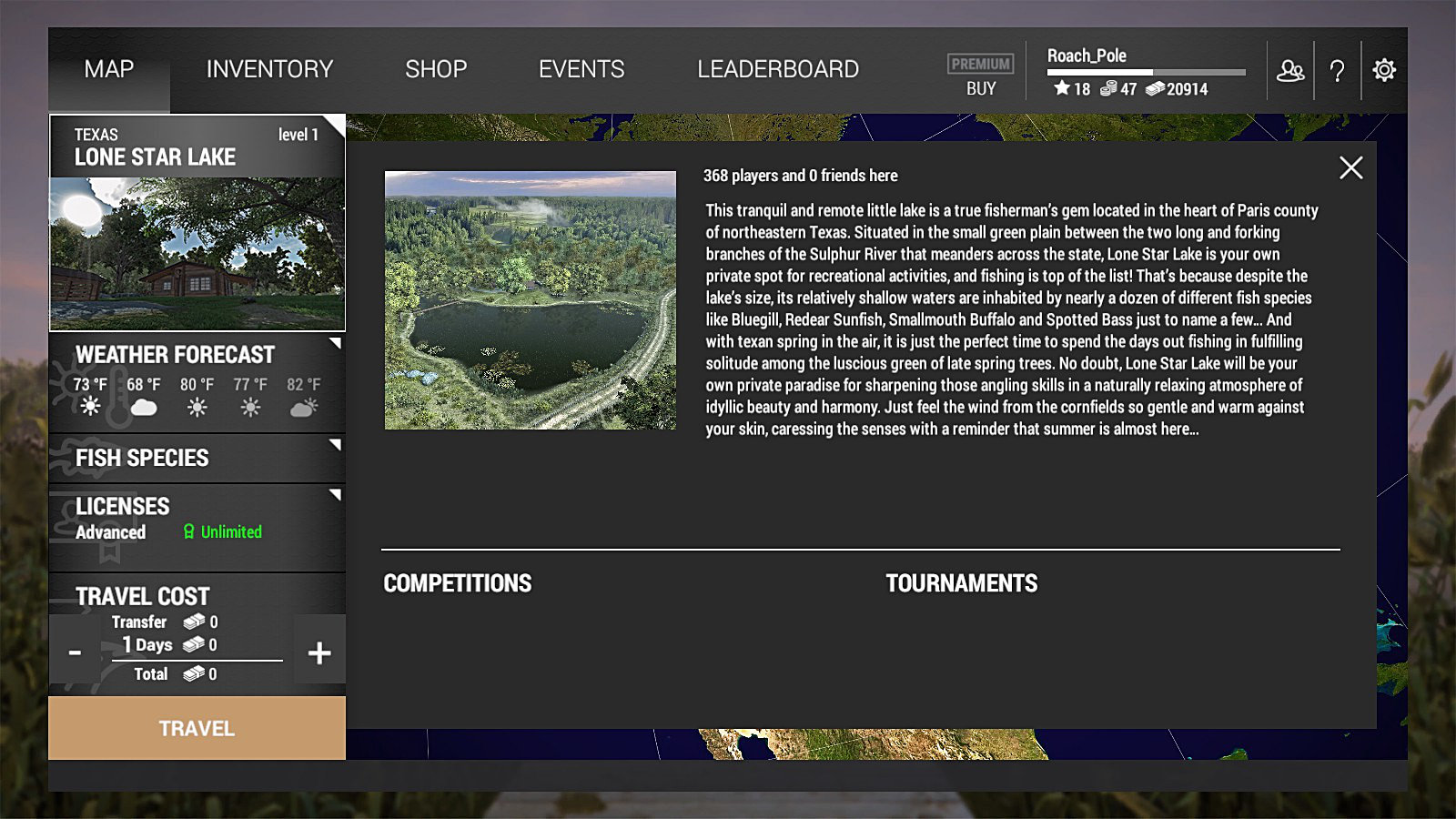Open the LEADERBOARD tab

coord(778,69)
